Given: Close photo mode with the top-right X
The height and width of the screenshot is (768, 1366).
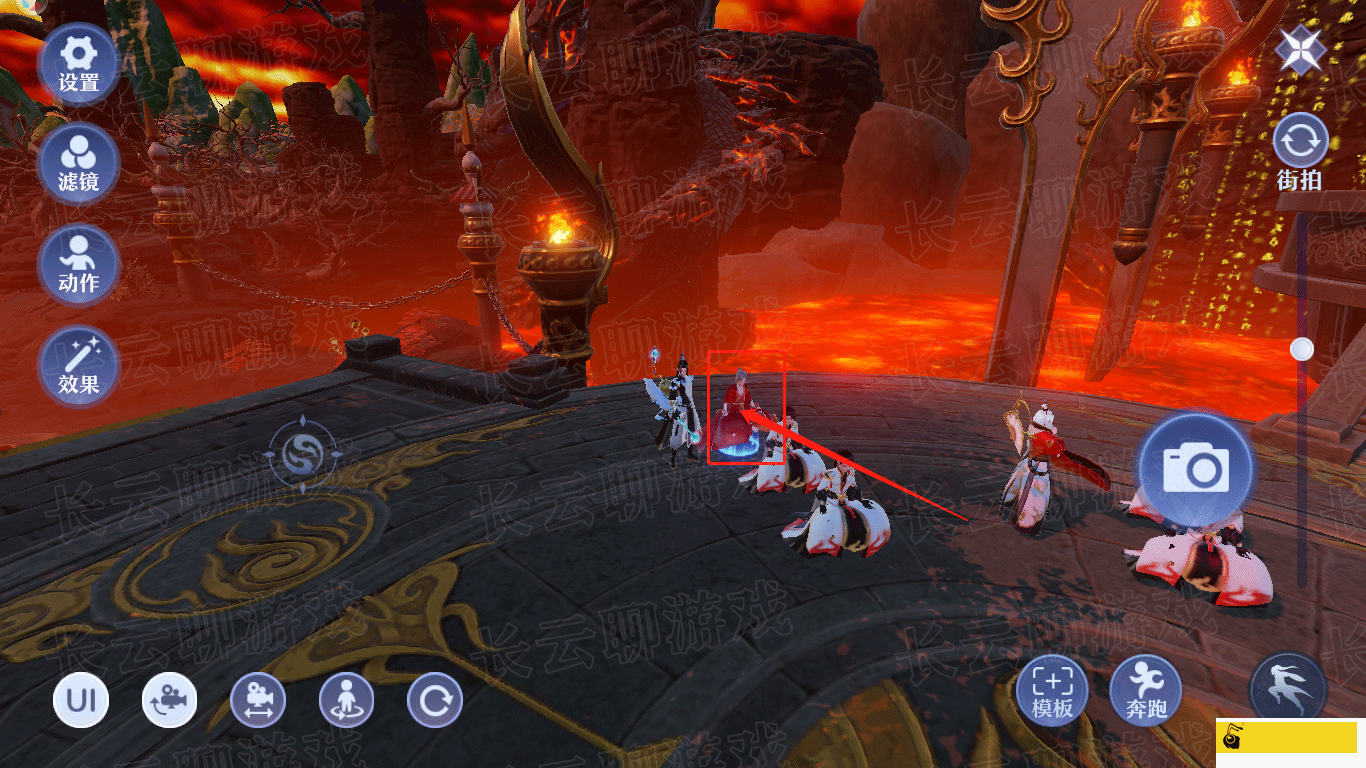Looking at the screenshot, I should [1300, 49].
